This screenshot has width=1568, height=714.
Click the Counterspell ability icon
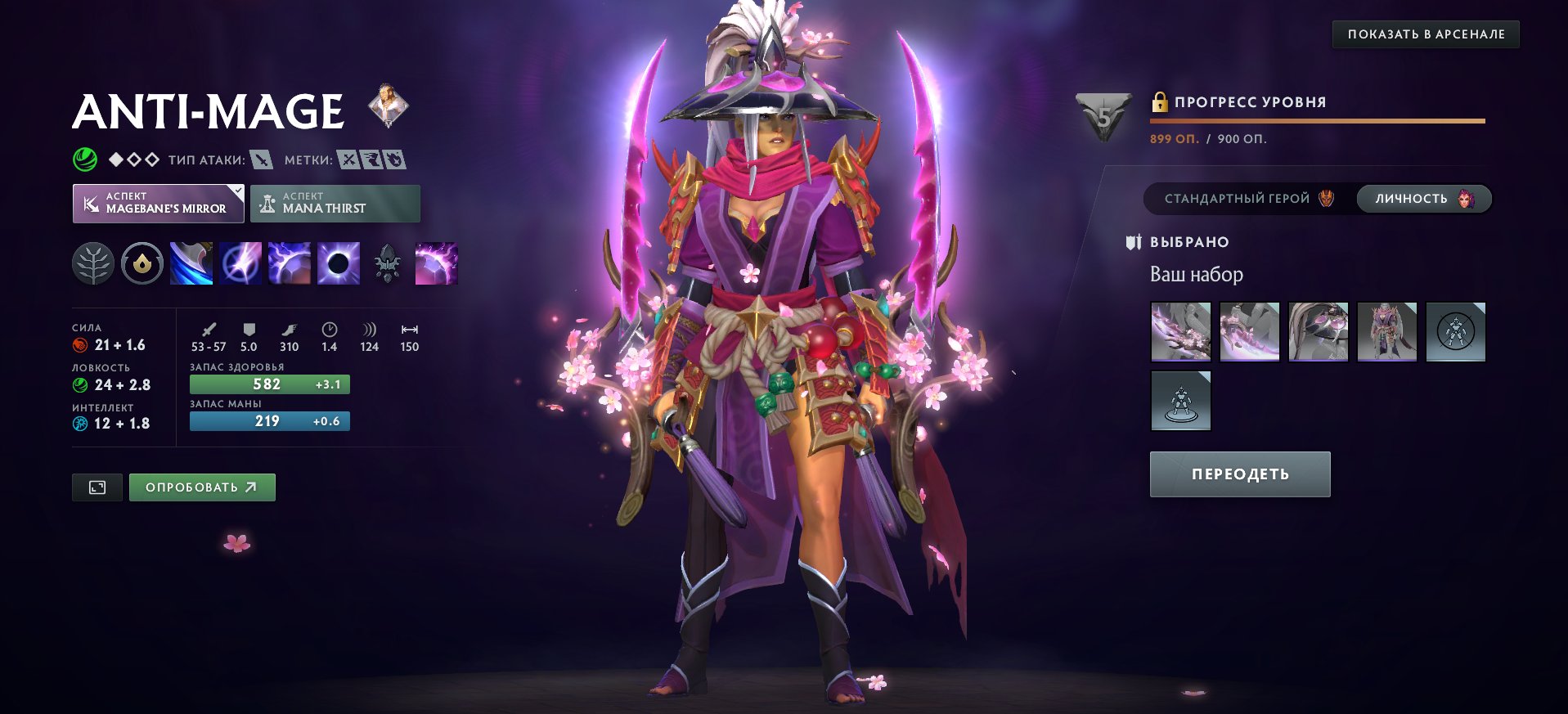[289, 263]
